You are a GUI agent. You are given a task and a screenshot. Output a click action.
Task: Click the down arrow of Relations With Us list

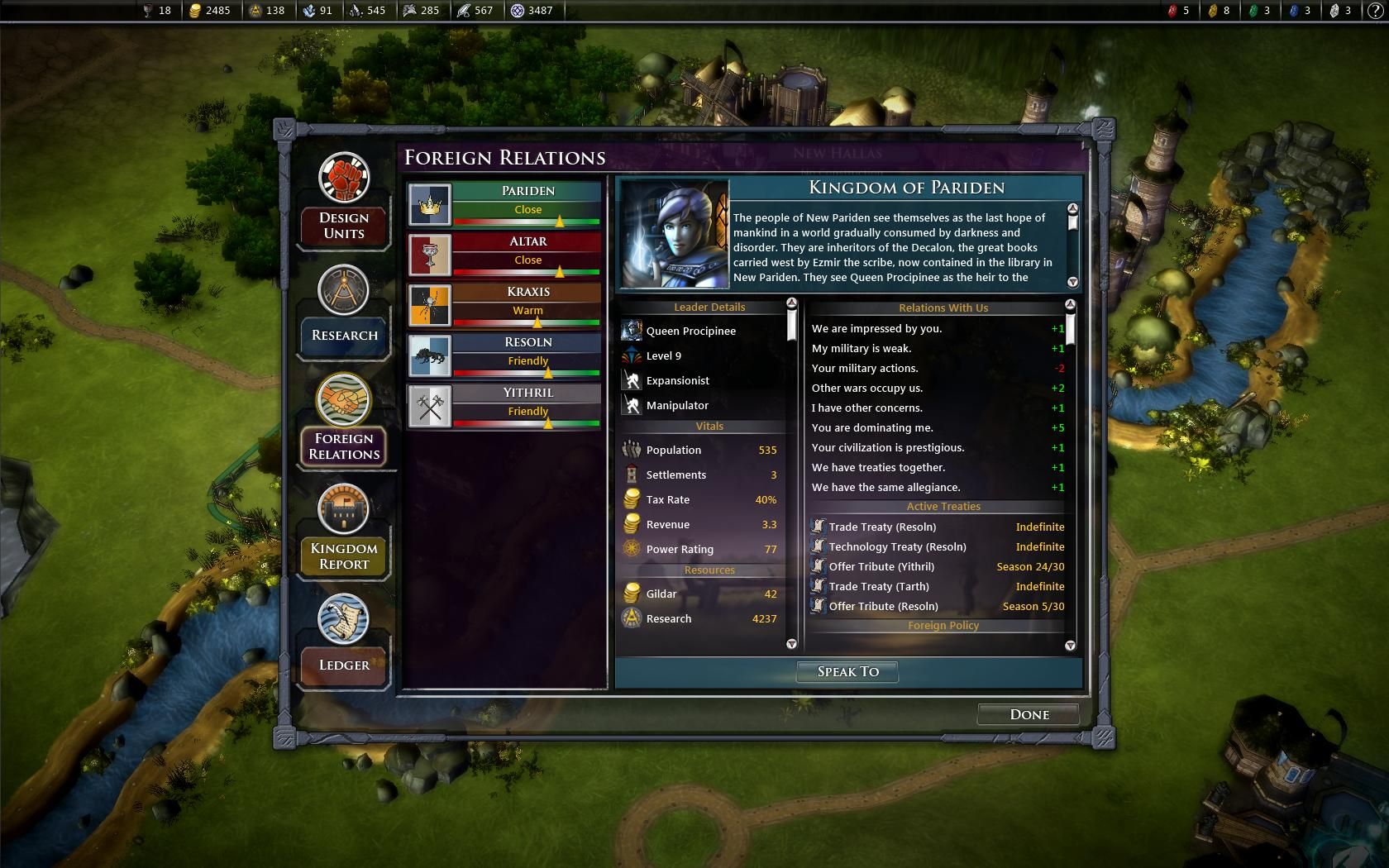(1071, 645)
